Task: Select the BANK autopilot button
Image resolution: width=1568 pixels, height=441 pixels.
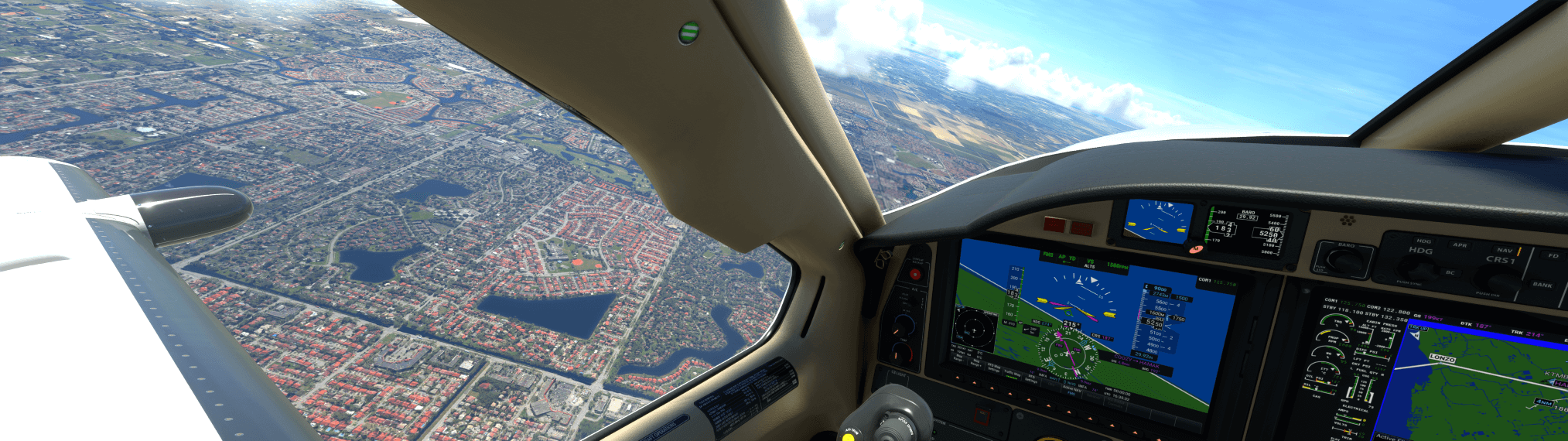Action: coord(1542,285)
